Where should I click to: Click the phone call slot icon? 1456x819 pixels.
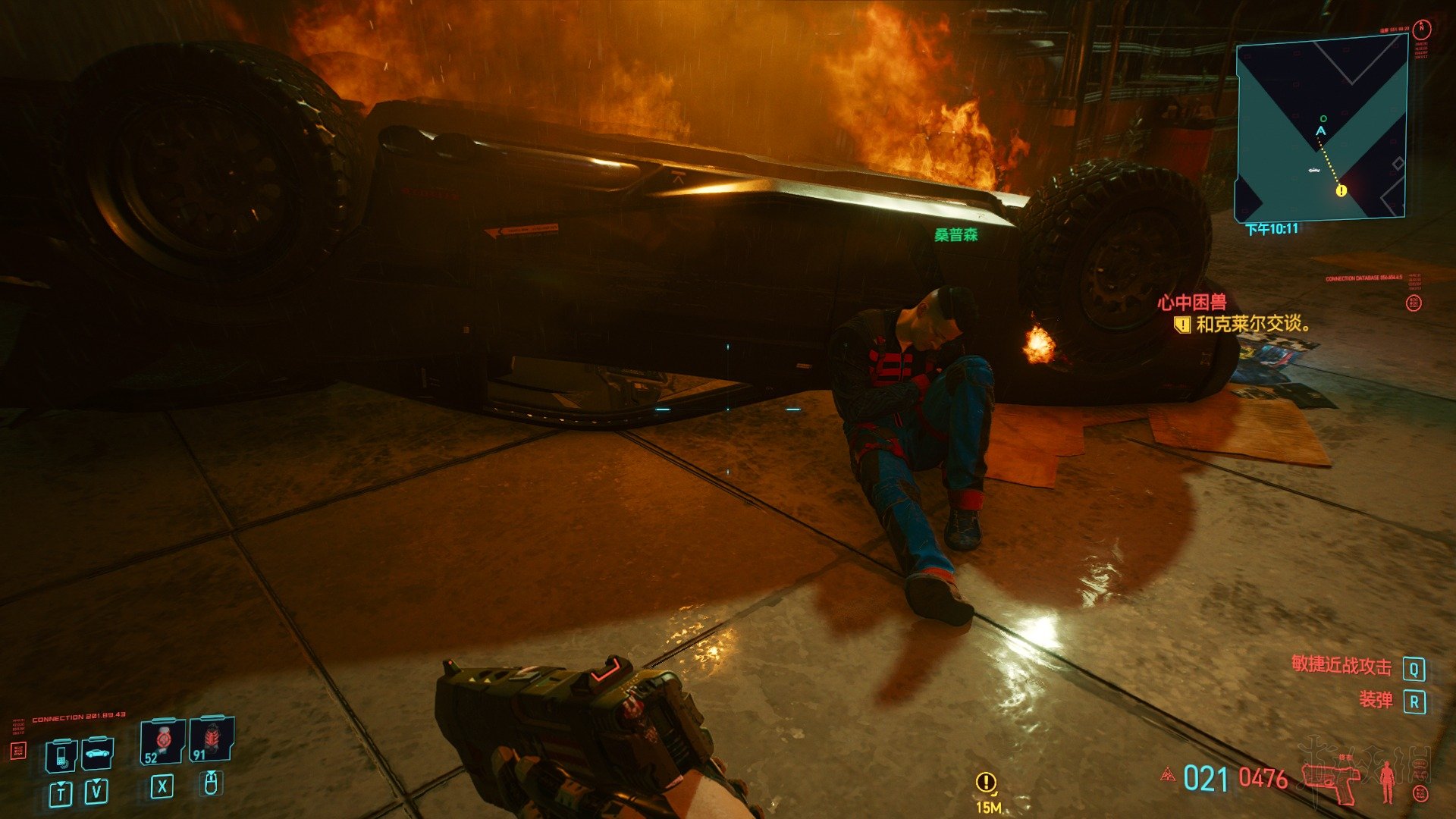click(x=61, y=755)
